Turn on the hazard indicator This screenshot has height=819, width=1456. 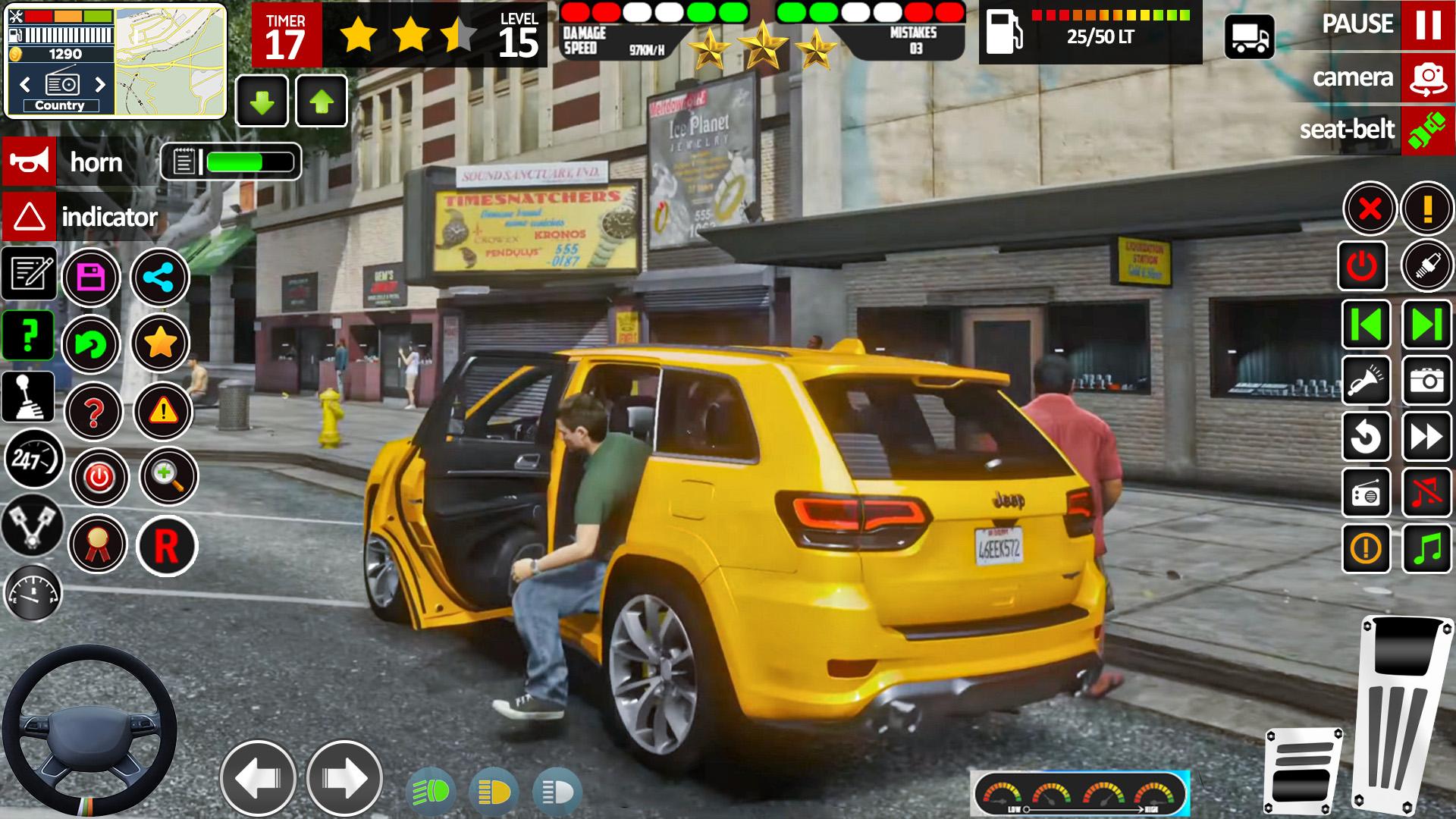(x=29, y=217)
